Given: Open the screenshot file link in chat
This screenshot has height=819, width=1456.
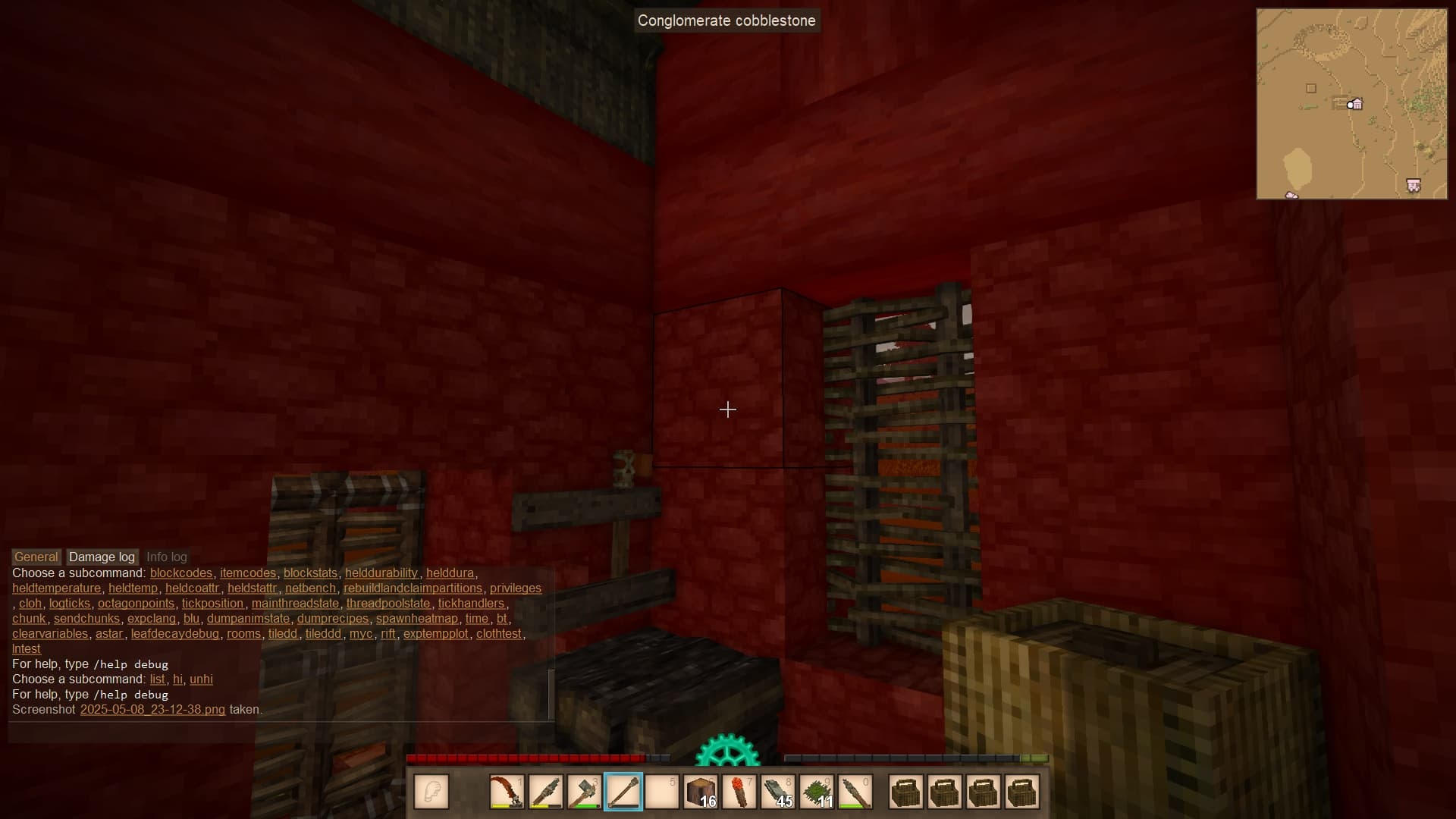Looking at the screenshot, I should (x=152, y=710).
